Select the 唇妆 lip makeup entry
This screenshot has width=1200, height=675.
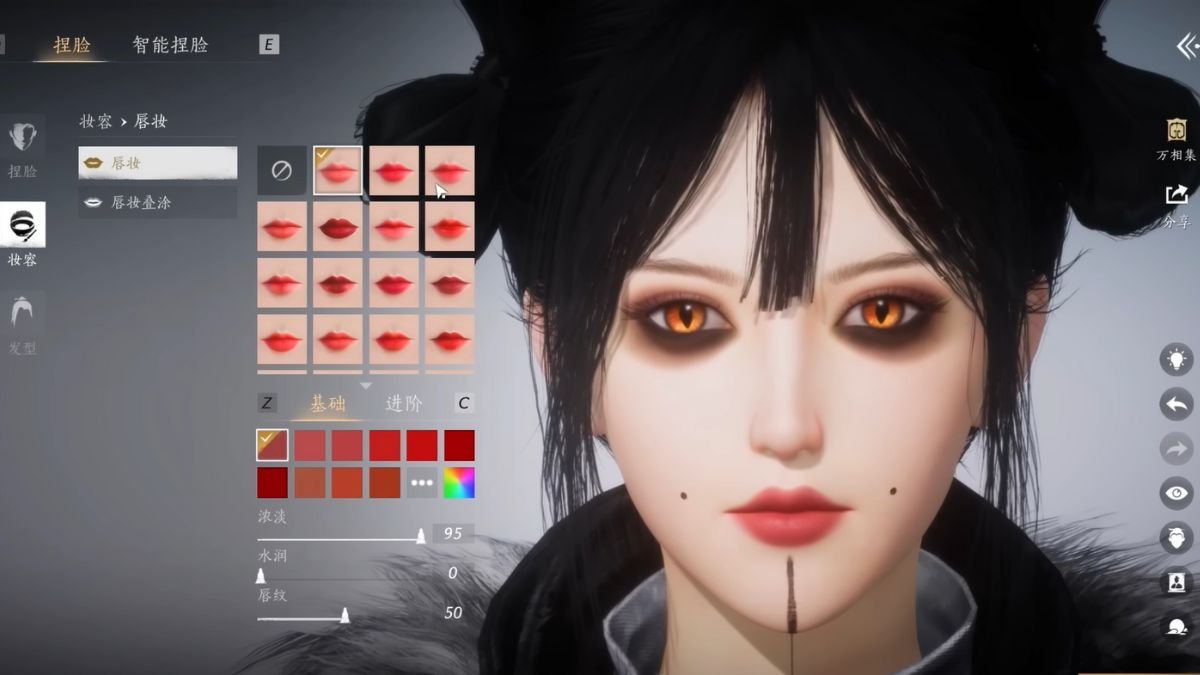pos(158,163)
